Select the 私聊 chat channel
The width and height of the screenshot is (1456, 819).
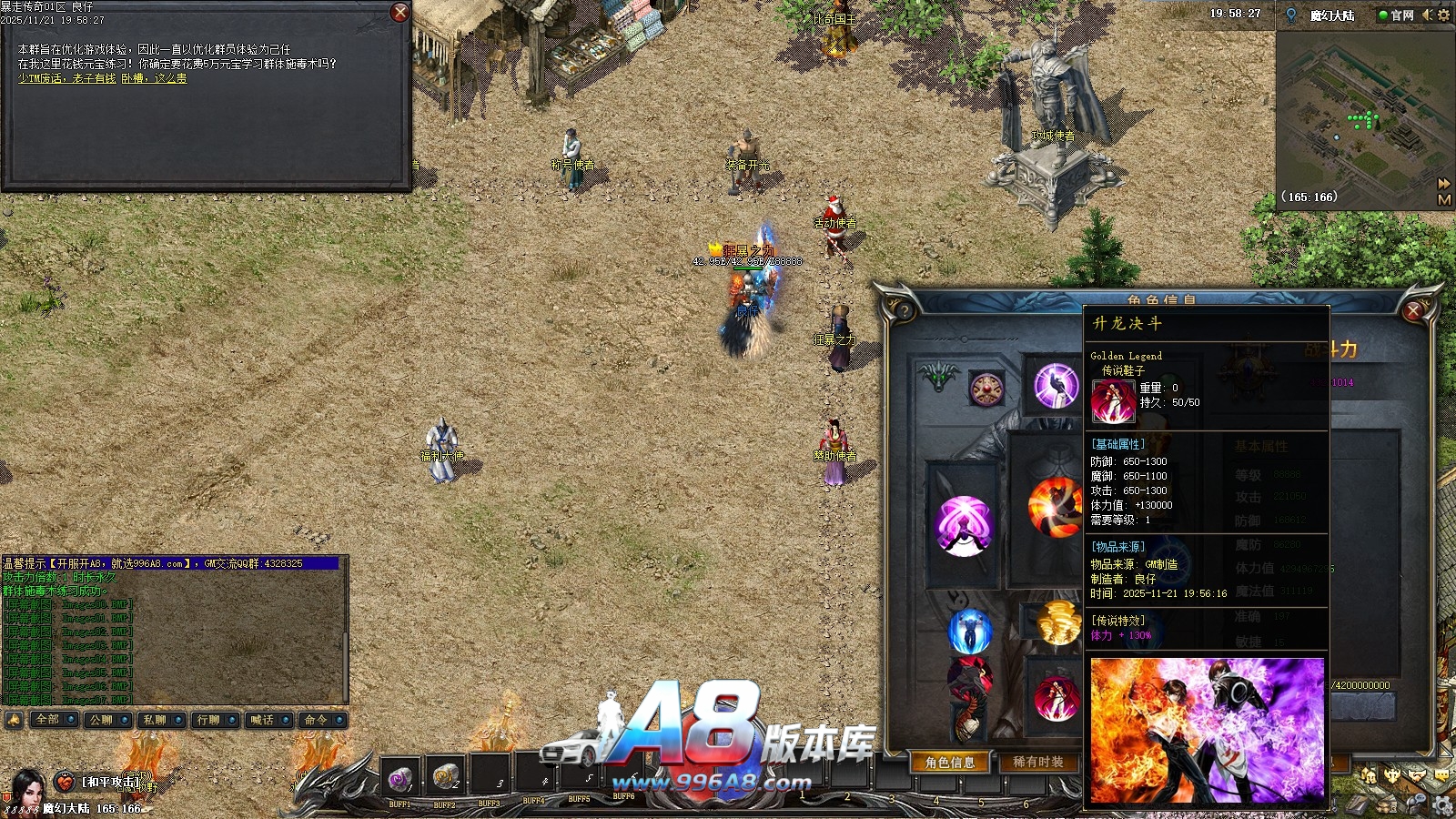pos(156,720)
